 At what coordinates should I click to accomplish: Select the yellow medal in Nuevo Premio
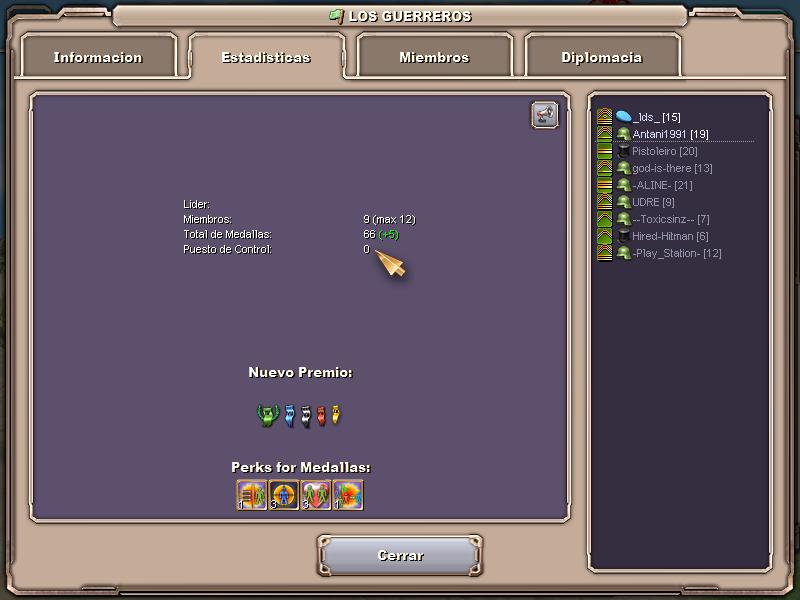(x=336, y=415)
